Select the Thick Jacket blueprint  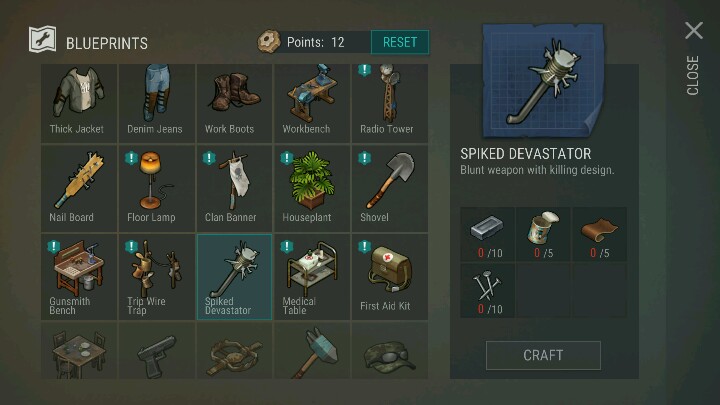pyautogui.click(x=79, y=100)
